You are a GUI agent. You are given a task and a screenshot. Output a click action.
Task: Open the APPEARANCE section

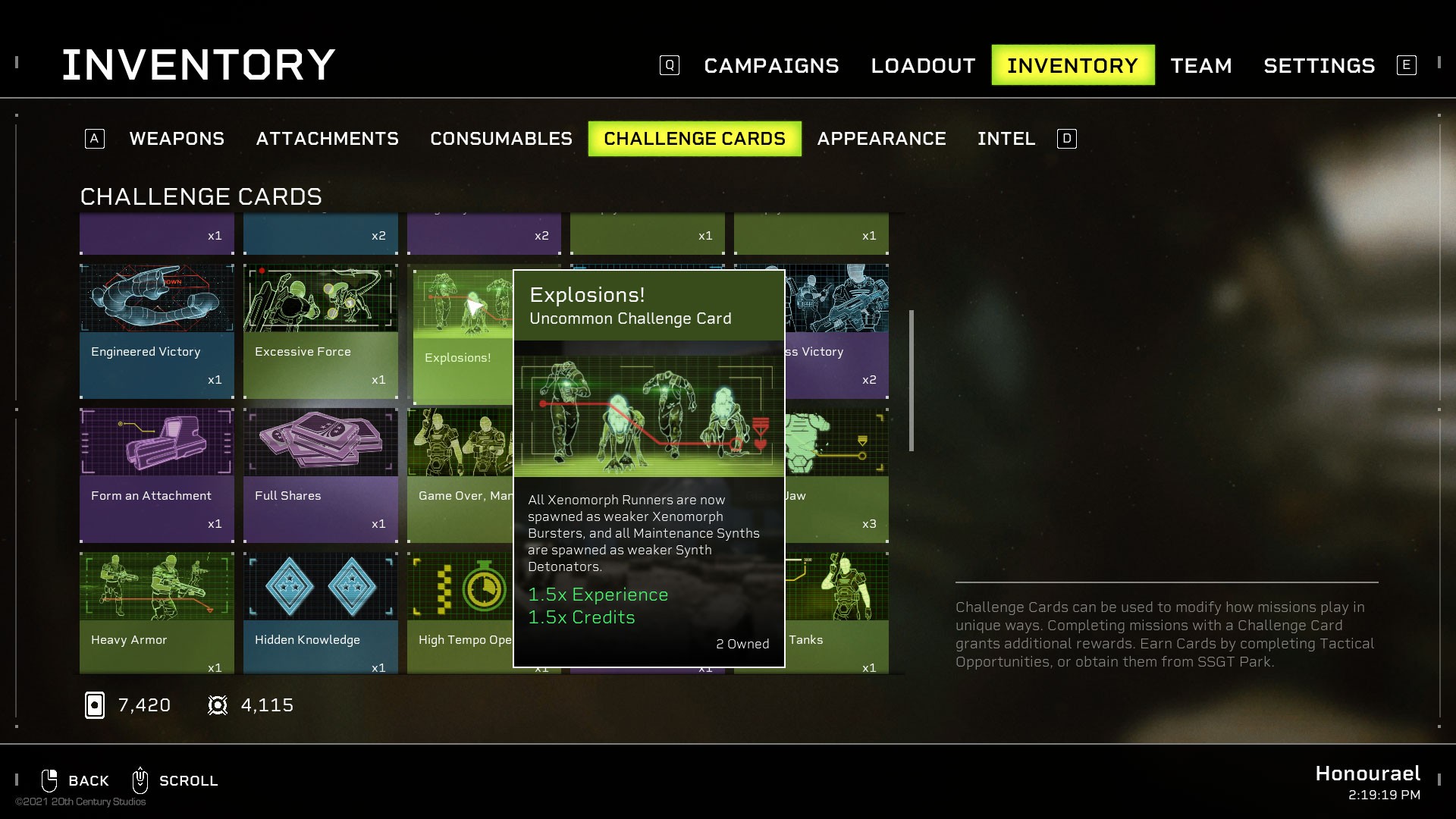[x=881, y=139]
